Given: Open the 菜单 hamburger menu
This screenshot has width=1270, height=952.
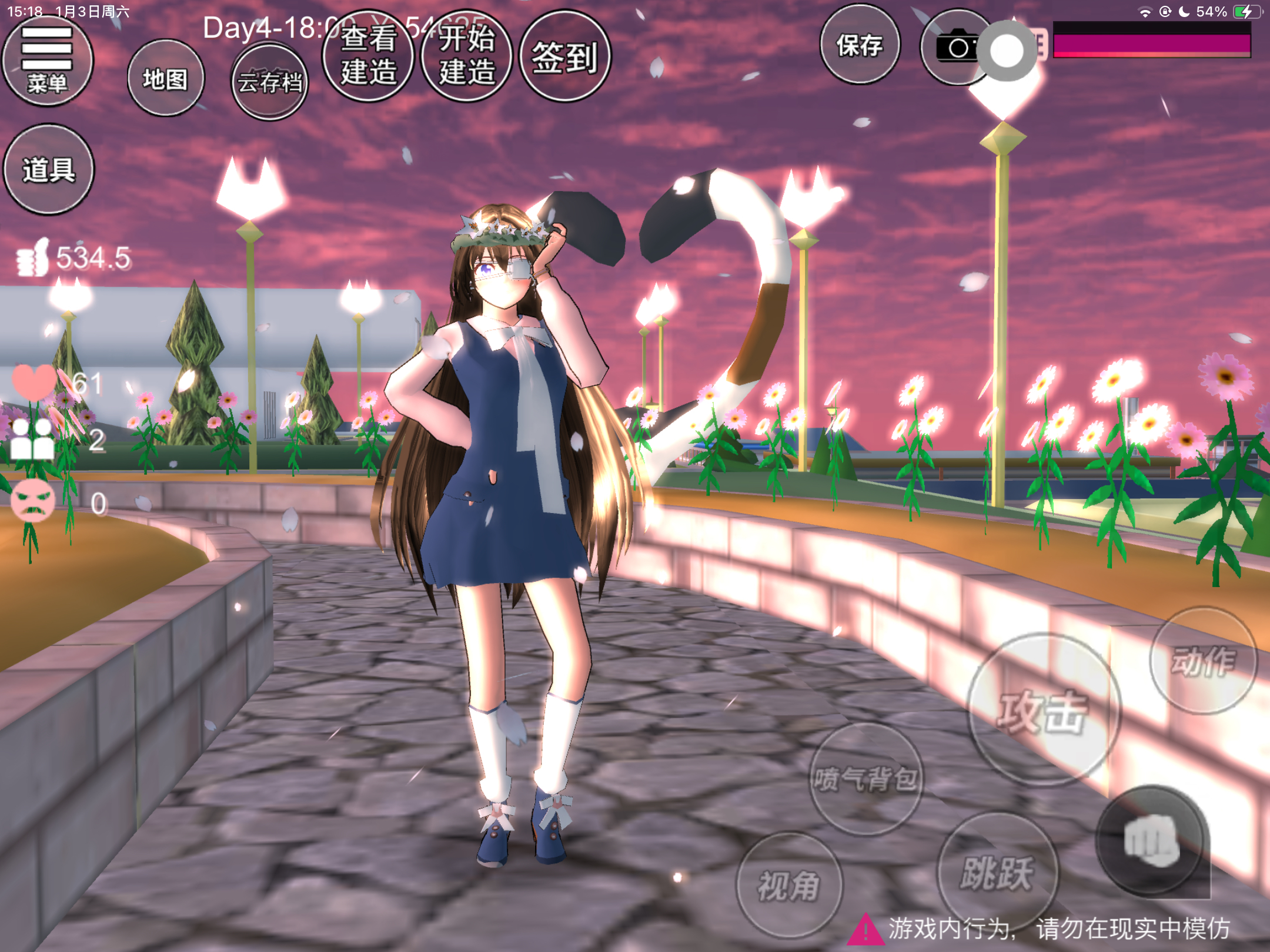Looking at the screenshot, I should coord(47,61).
